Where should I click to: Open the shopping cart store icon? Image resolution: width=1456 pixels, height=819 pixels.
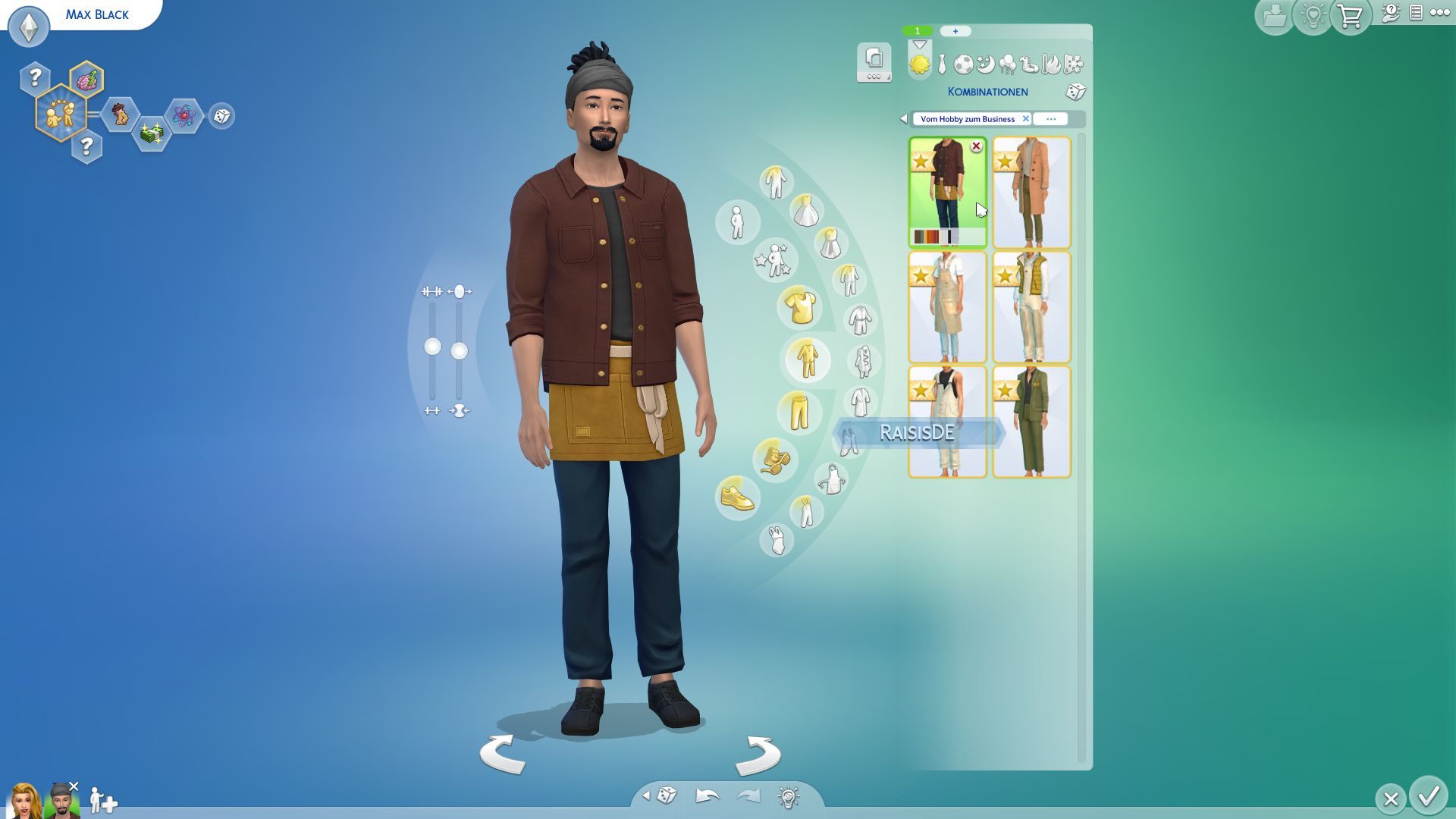pyautogui.click(x=1351, y=16)
